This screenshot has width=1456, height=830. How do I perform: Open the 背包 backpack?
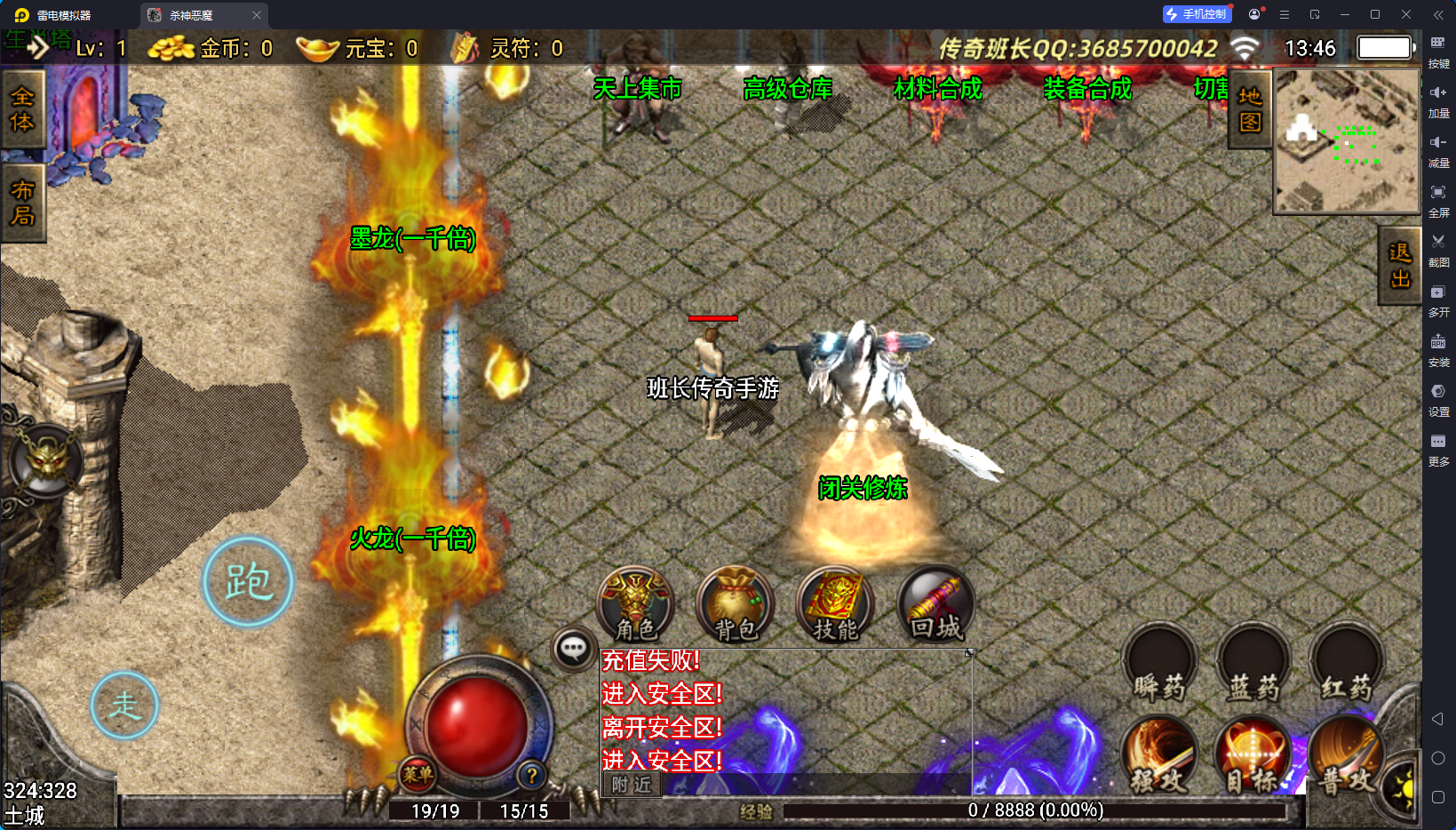[x=736, y=604]
